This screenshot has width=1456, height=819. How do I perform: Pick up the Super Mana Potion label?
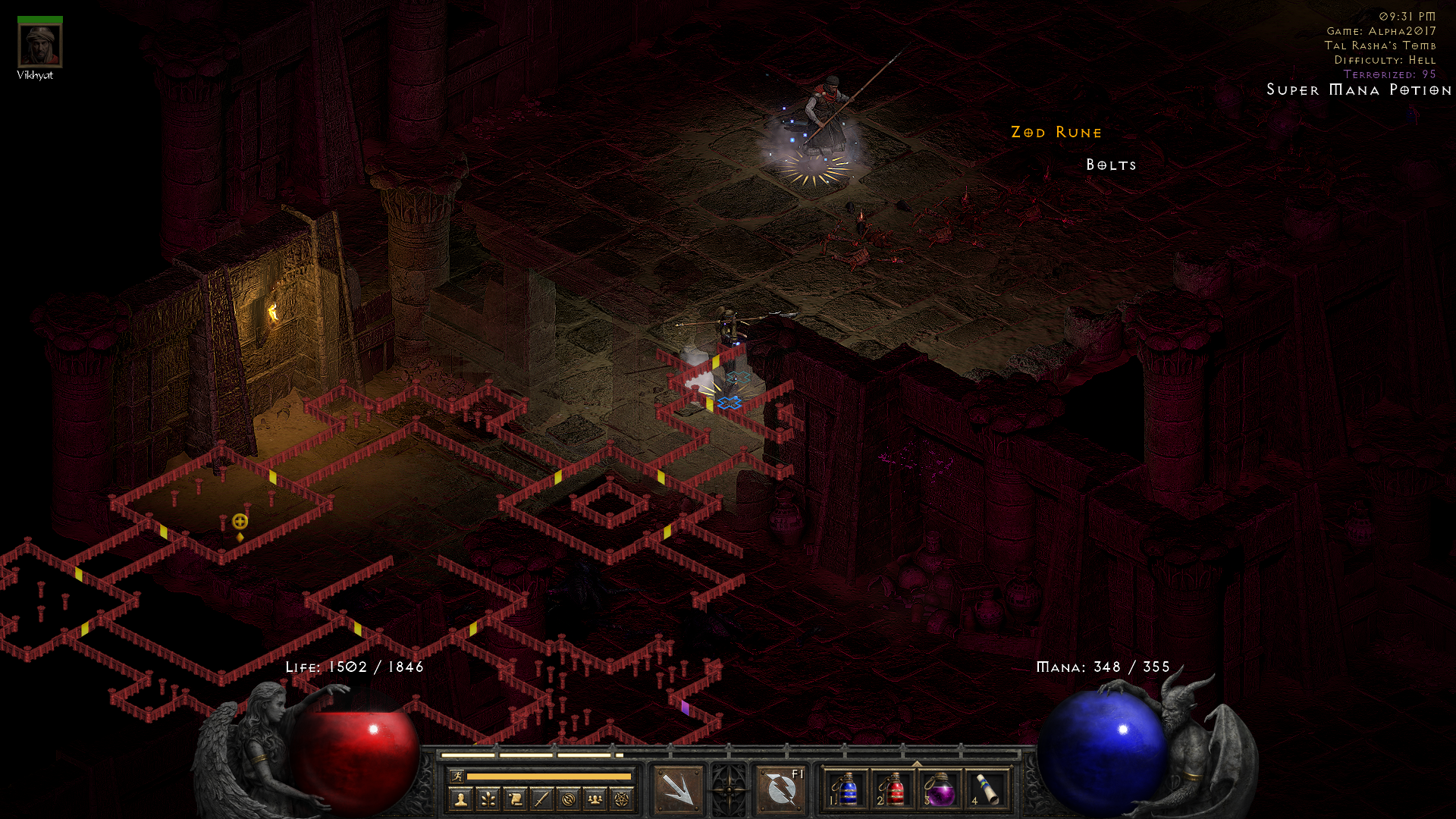click(x=1359, y=90)
